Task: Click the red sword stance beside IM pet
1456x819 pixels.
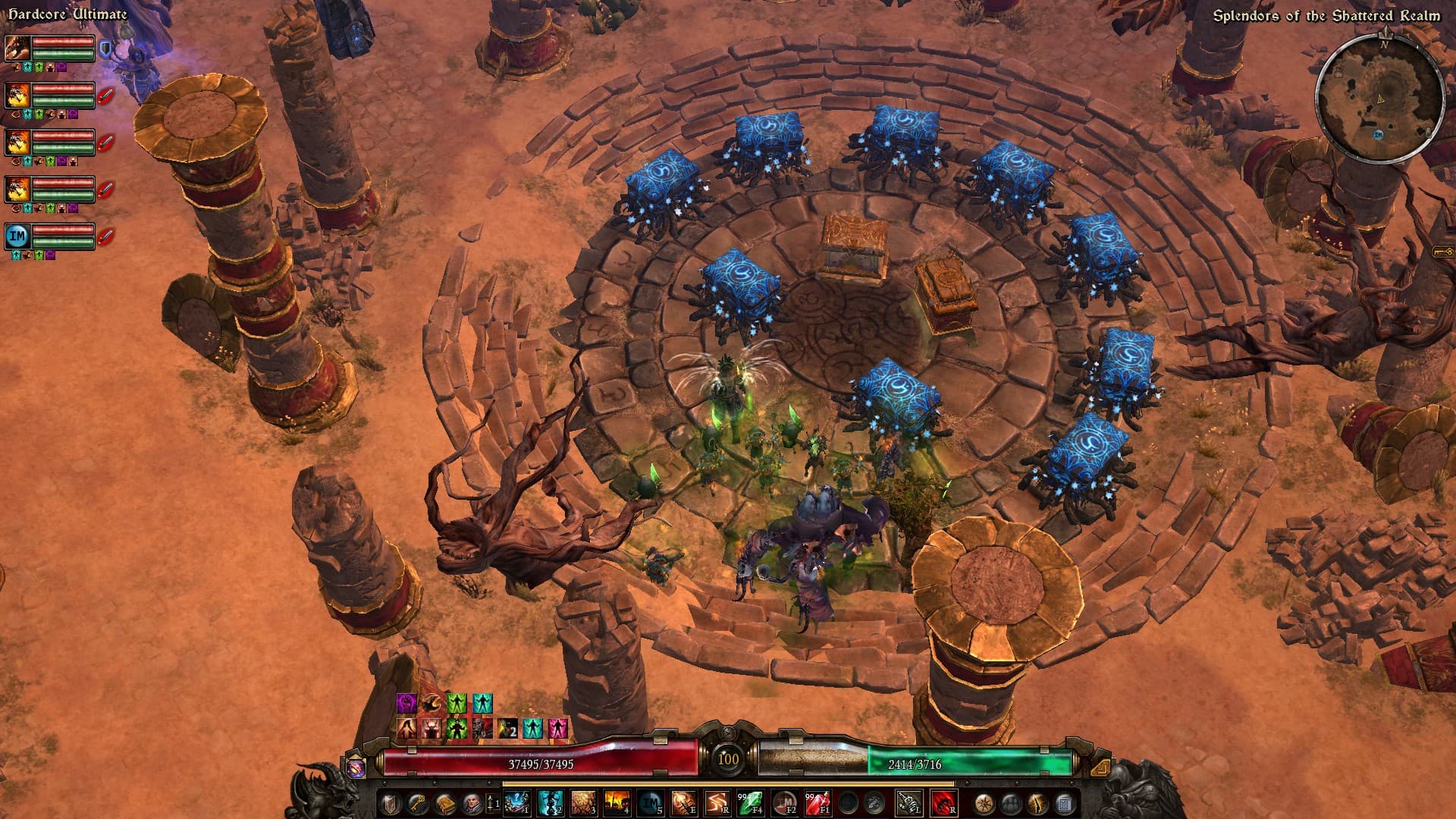Action: coord(106,236)
